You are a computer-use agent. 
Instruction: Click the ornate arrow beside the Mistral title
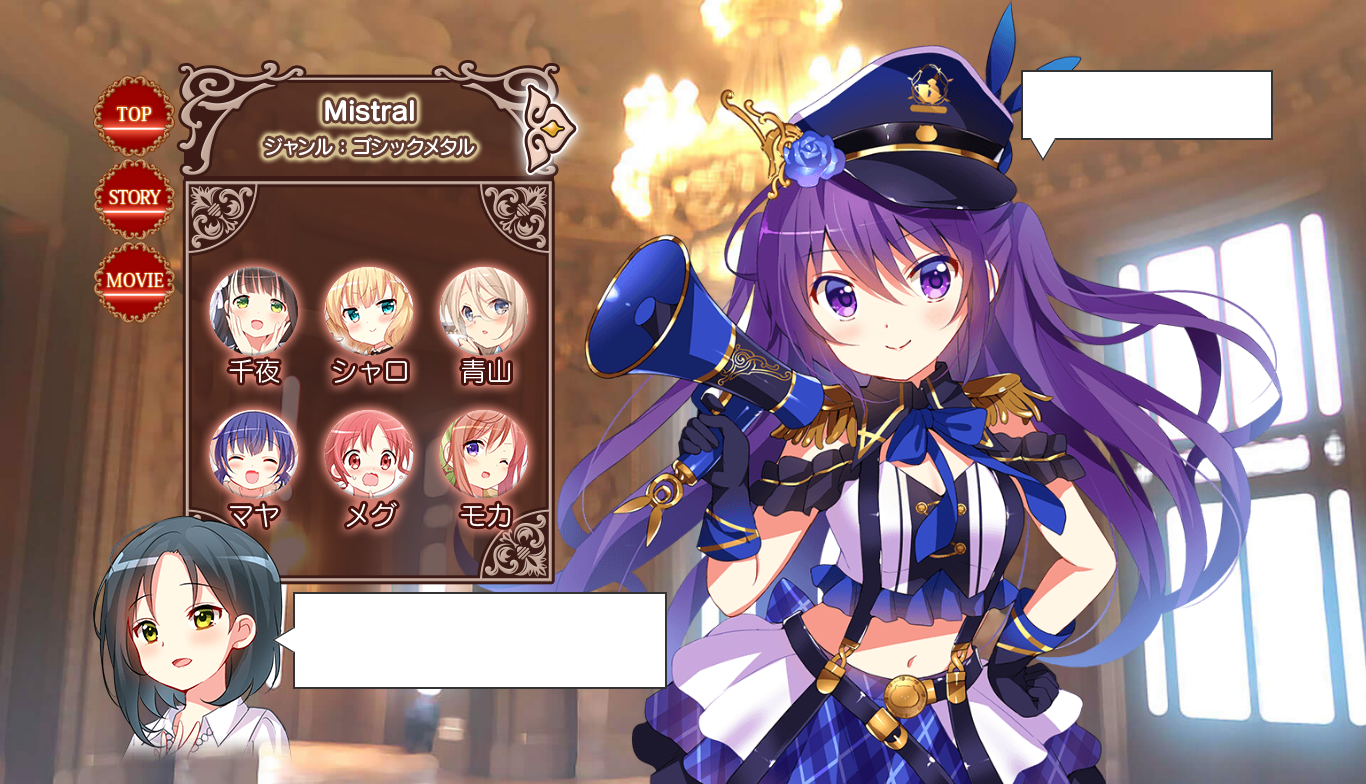click(550, 128)
